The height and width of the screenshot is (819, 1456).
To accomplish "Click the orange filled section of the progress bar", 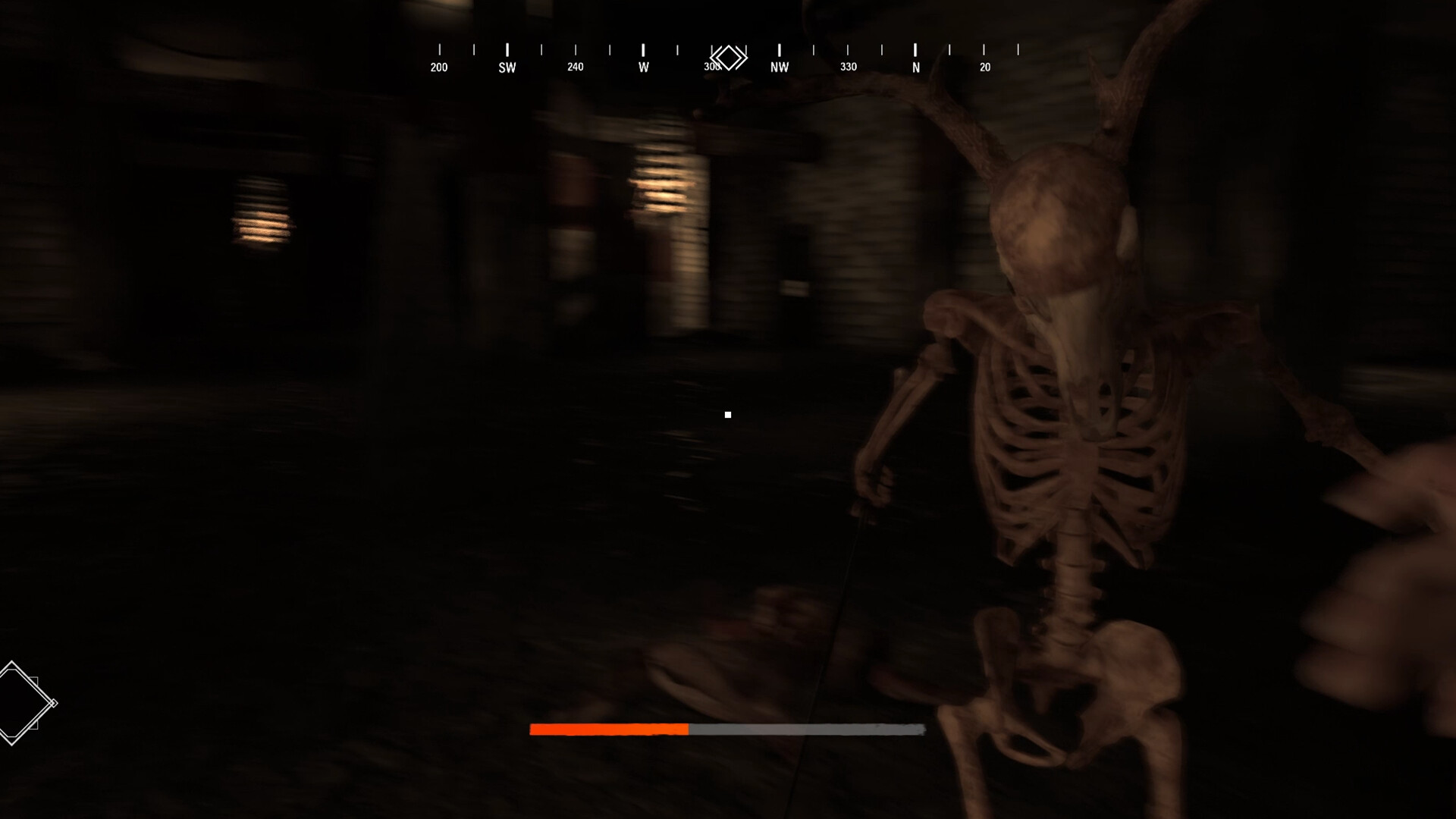I will click(607, 730).
